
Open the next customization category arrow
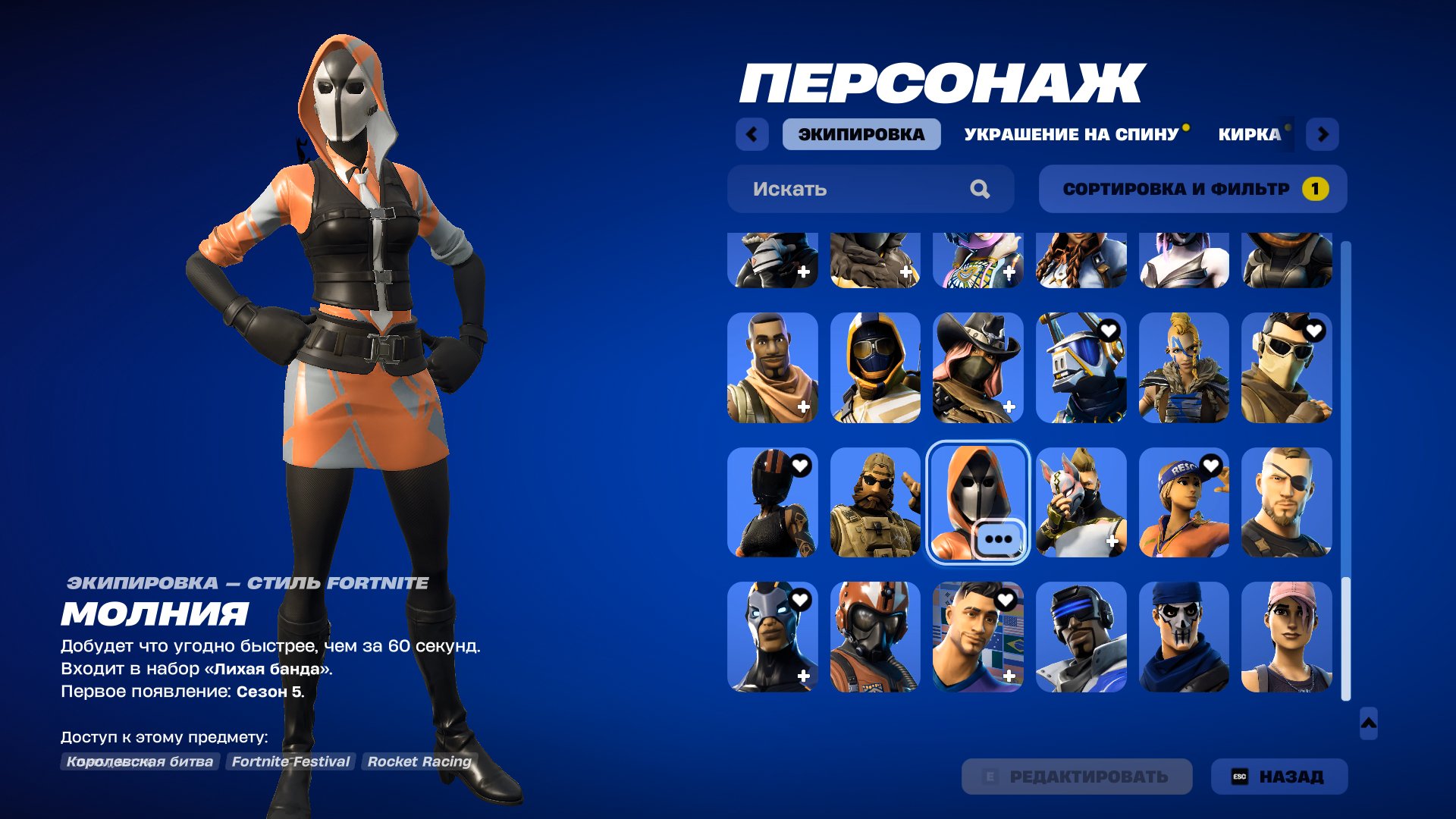click(1324, 133)
